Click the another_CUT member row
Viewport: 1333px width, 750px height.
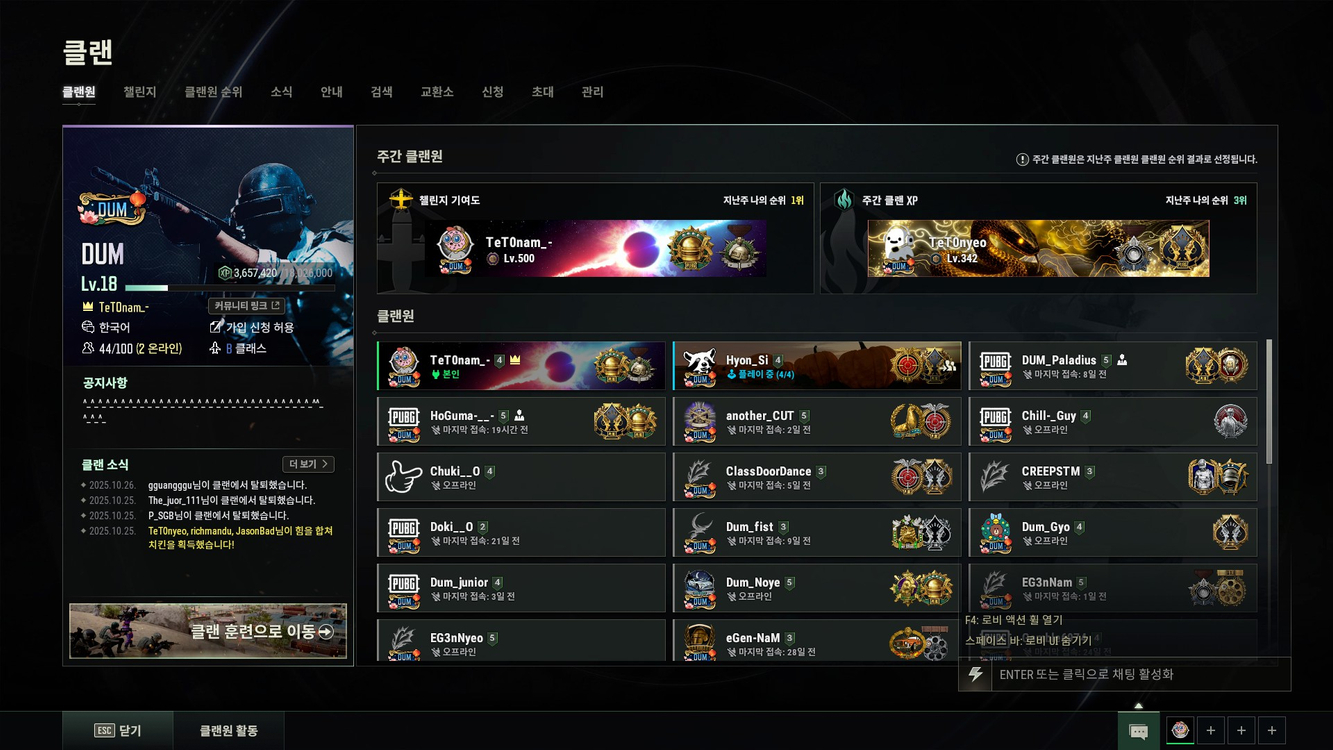coord(816,422)
